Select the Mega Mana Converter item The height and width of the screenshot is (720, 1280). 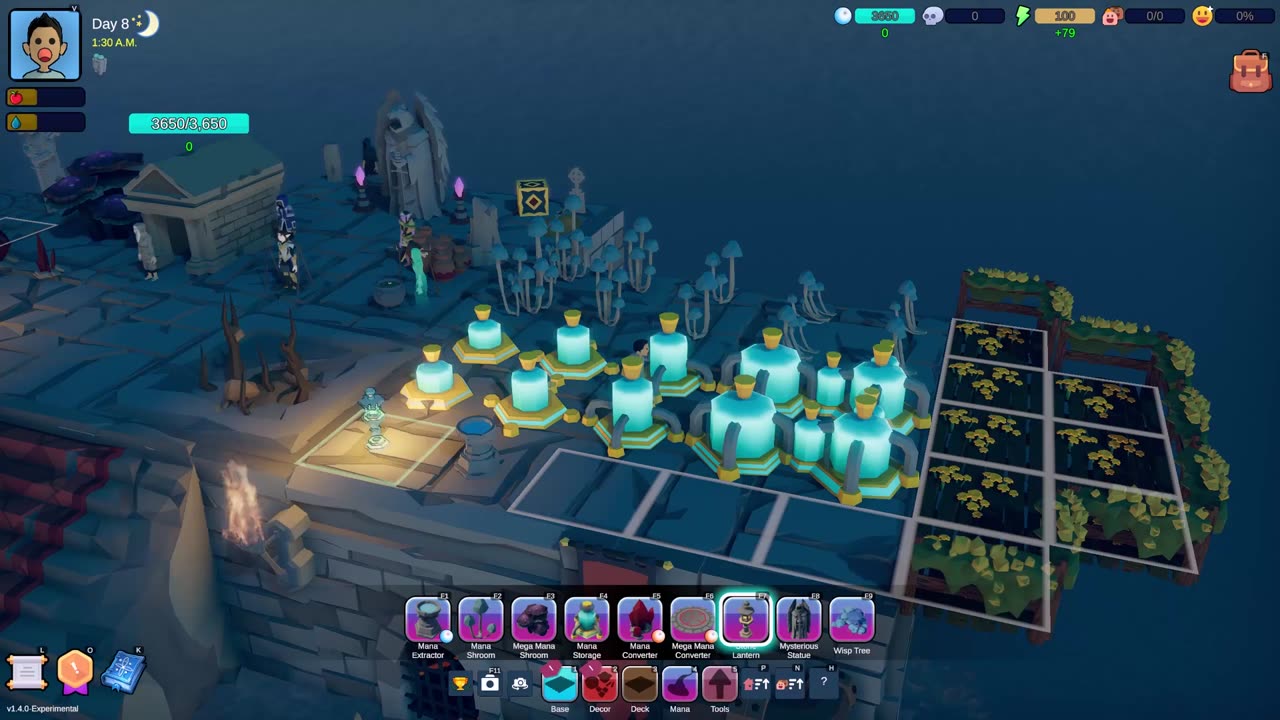click(x=693, y=619)
